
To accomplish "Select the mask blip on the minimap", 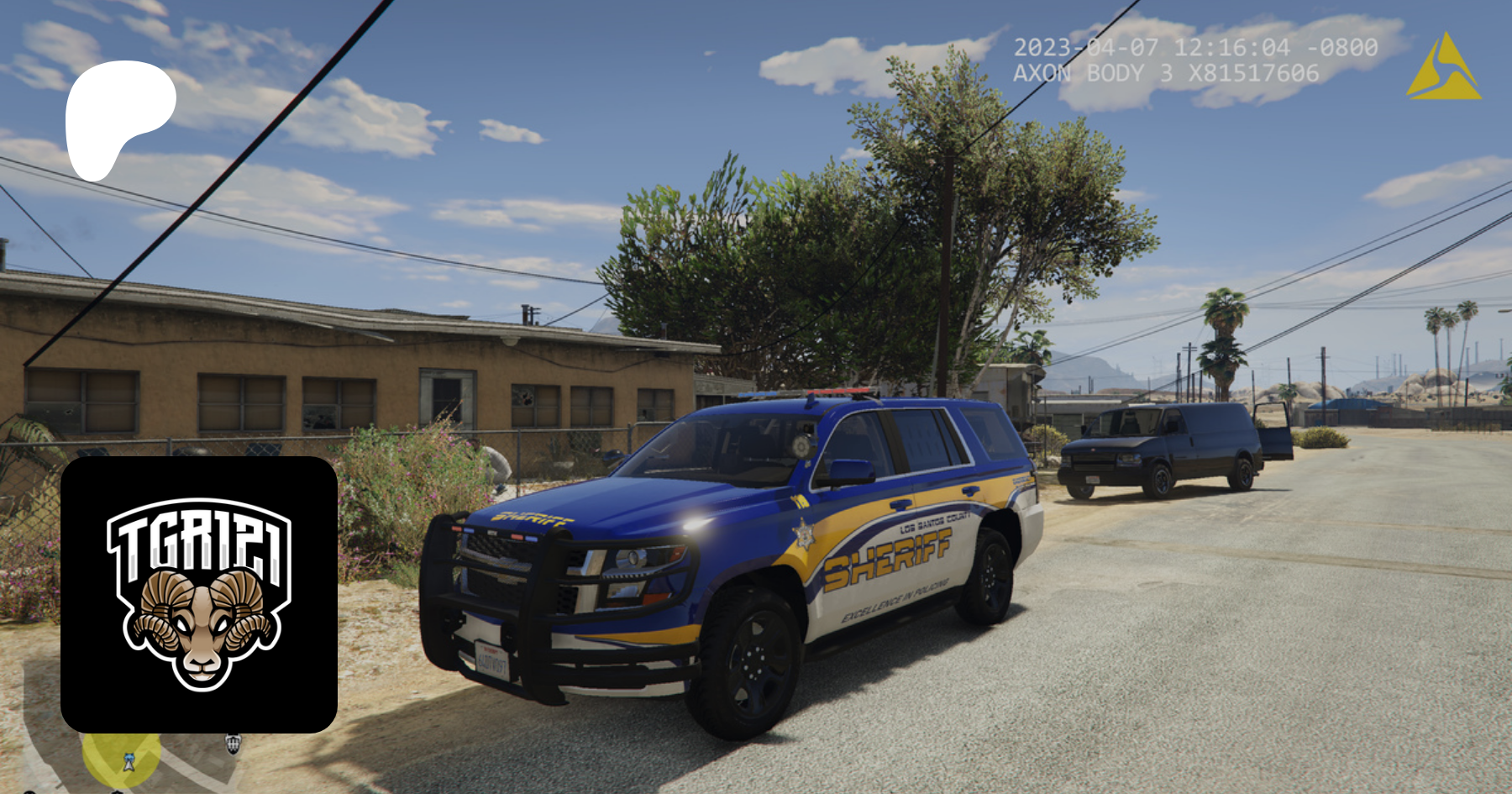I will click(234, 744).
